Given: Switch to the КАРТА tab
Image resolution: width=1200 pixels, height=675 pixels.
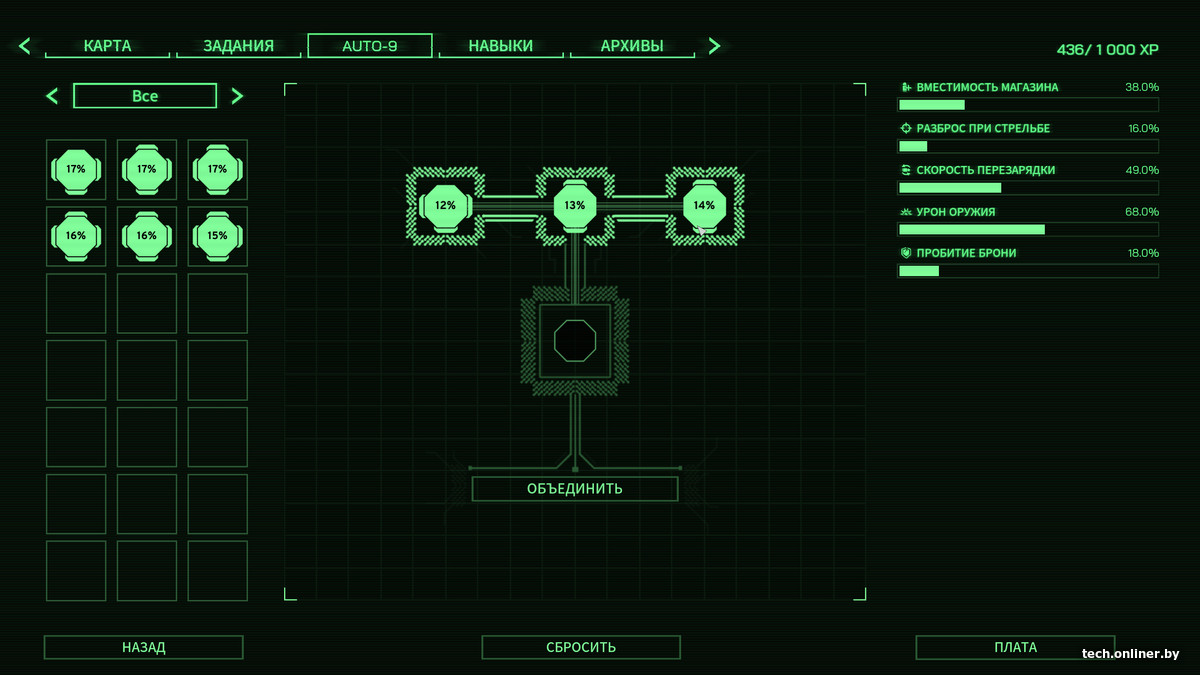Looking at the screenshot, I should pyautogui.click(x=108, y=46).
